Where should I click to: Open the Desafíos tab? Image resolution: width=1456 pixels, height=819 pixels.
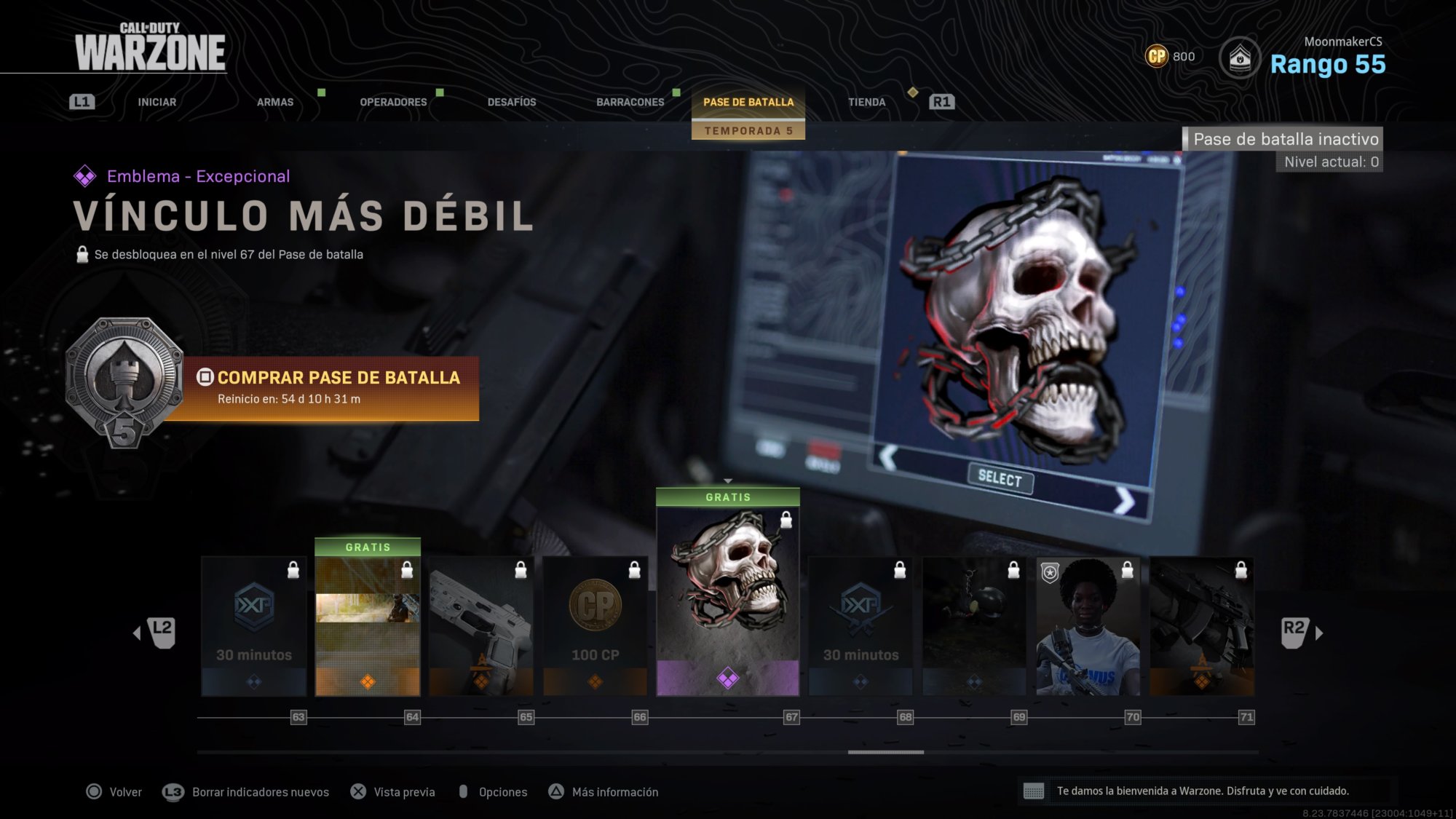tap(512, 102)
